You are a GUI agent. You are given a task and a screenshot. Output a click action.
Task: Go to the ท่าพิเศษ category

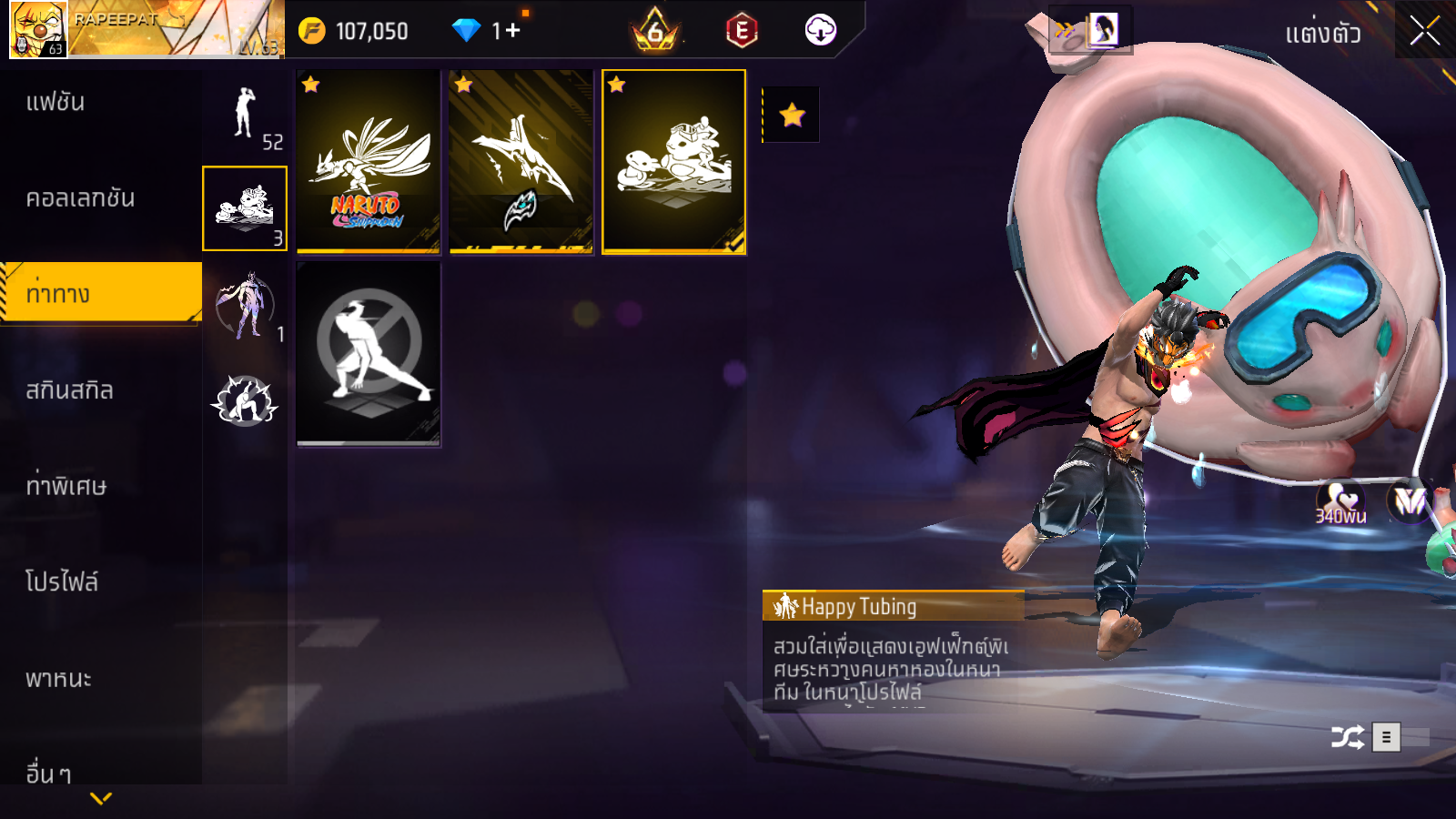click(66, 486)
